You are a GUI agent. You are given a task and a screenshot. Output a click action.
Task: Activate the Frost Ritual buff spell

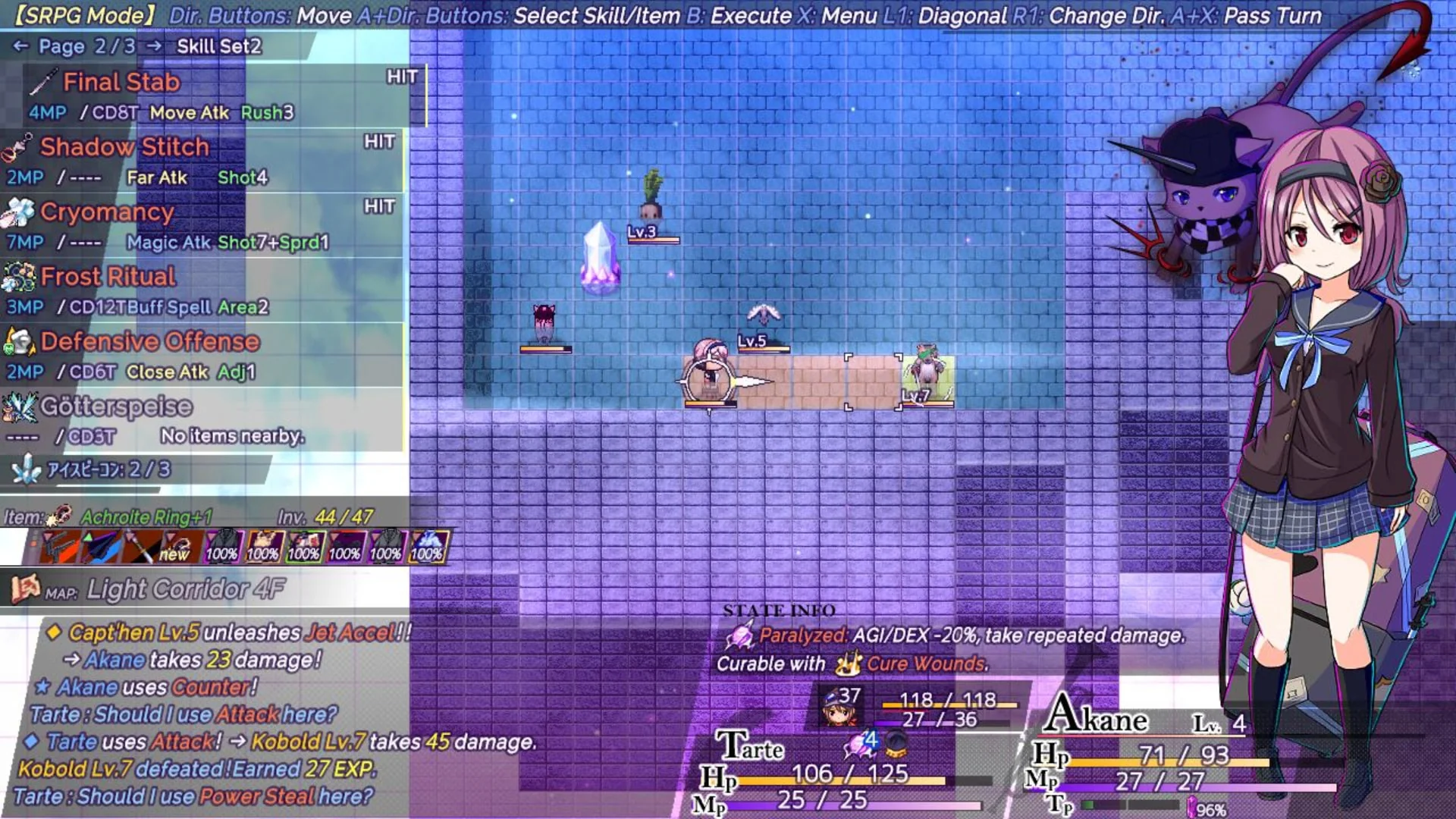tap(108, 277)
